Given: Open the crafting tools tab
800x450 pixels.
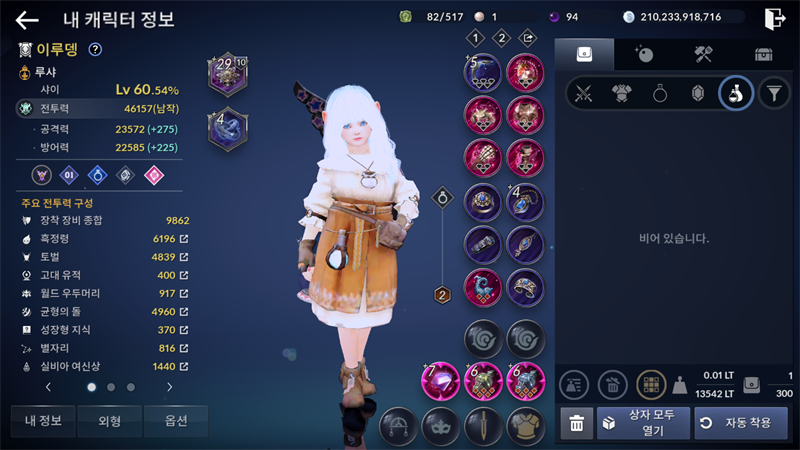Looking at the screenshot, I should (703, 54).
